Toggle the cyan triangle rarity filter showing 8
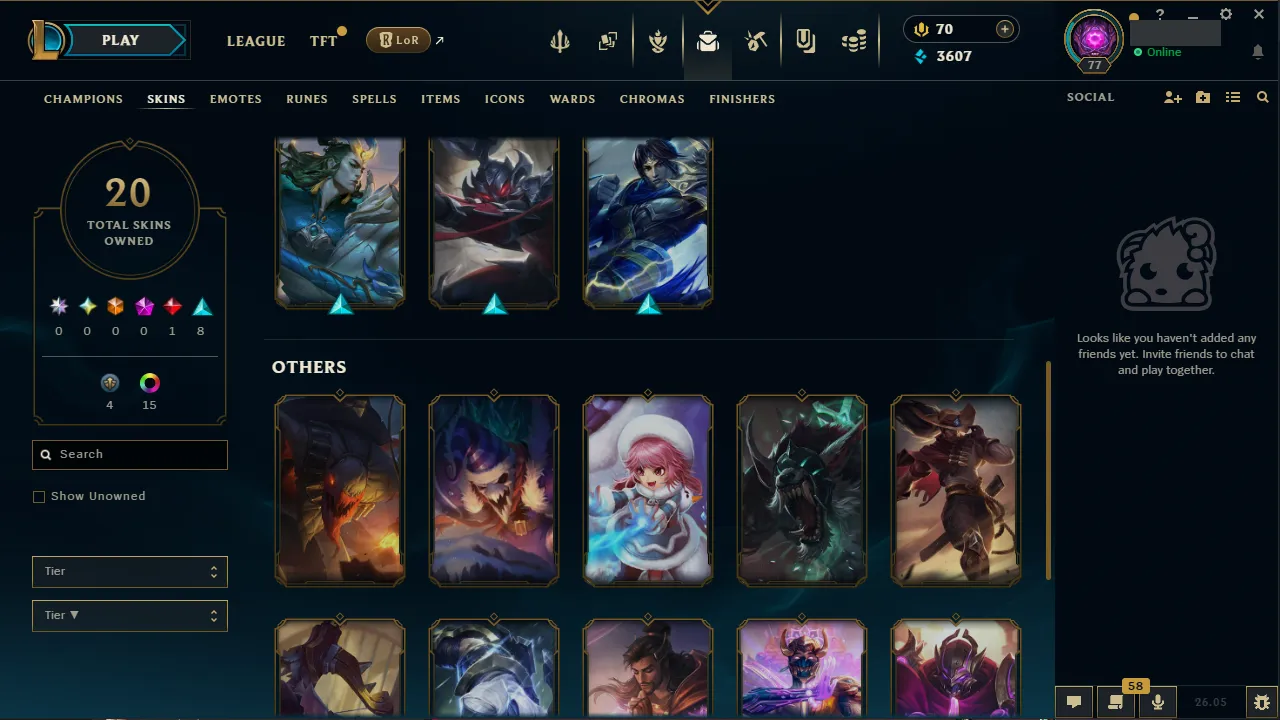Image resolution: width=1280 pixels, height=720 pixels. point(200,306)
